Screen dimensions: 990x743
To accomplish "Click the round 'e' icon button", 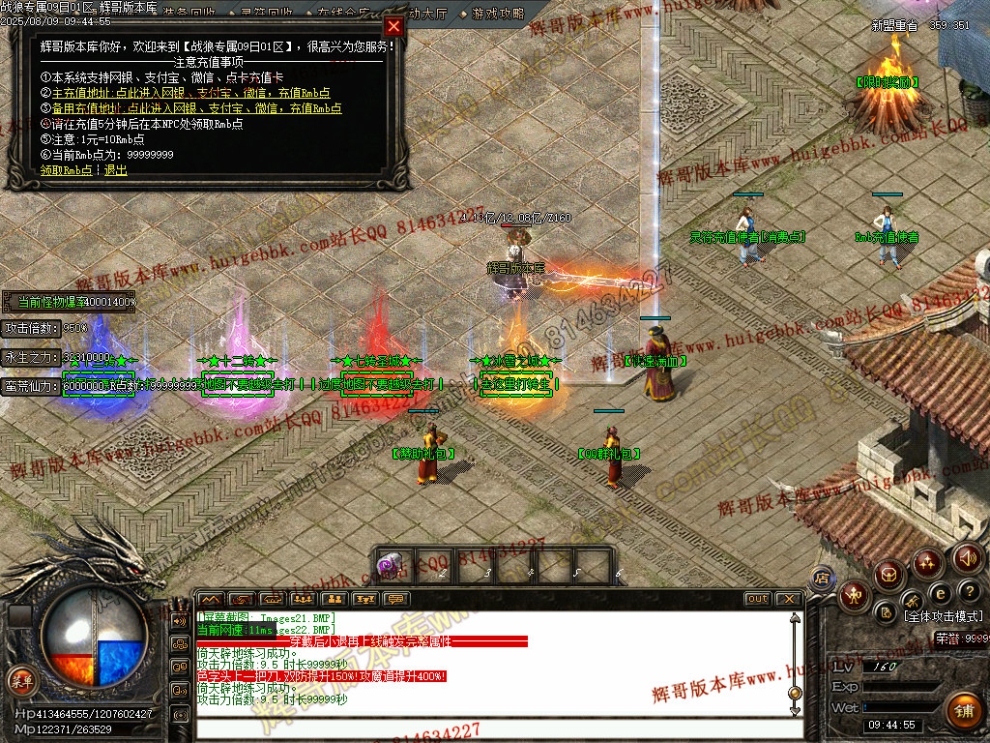I will coord(941,593).
